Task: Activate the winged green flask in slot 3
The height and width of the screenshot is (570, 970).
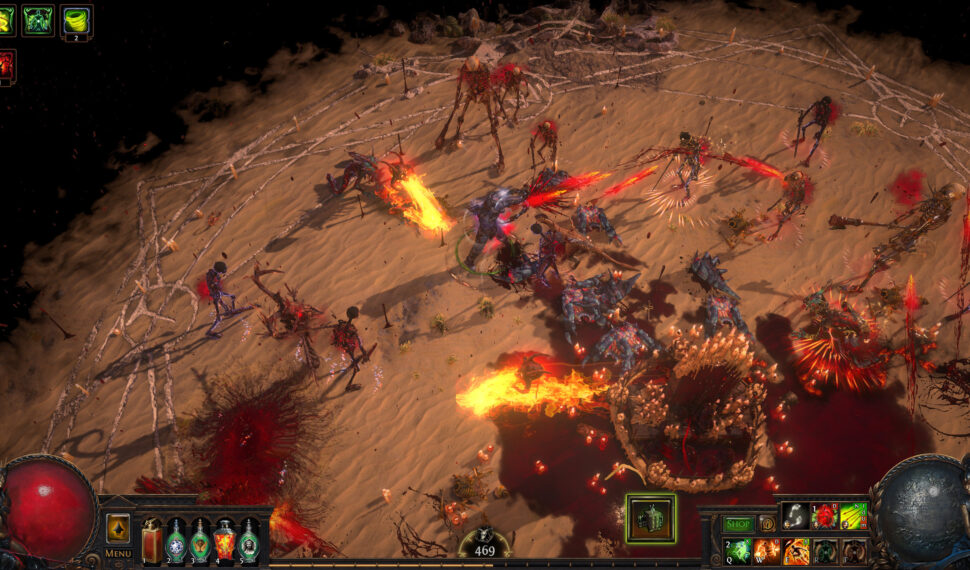Action: [200, 540]
